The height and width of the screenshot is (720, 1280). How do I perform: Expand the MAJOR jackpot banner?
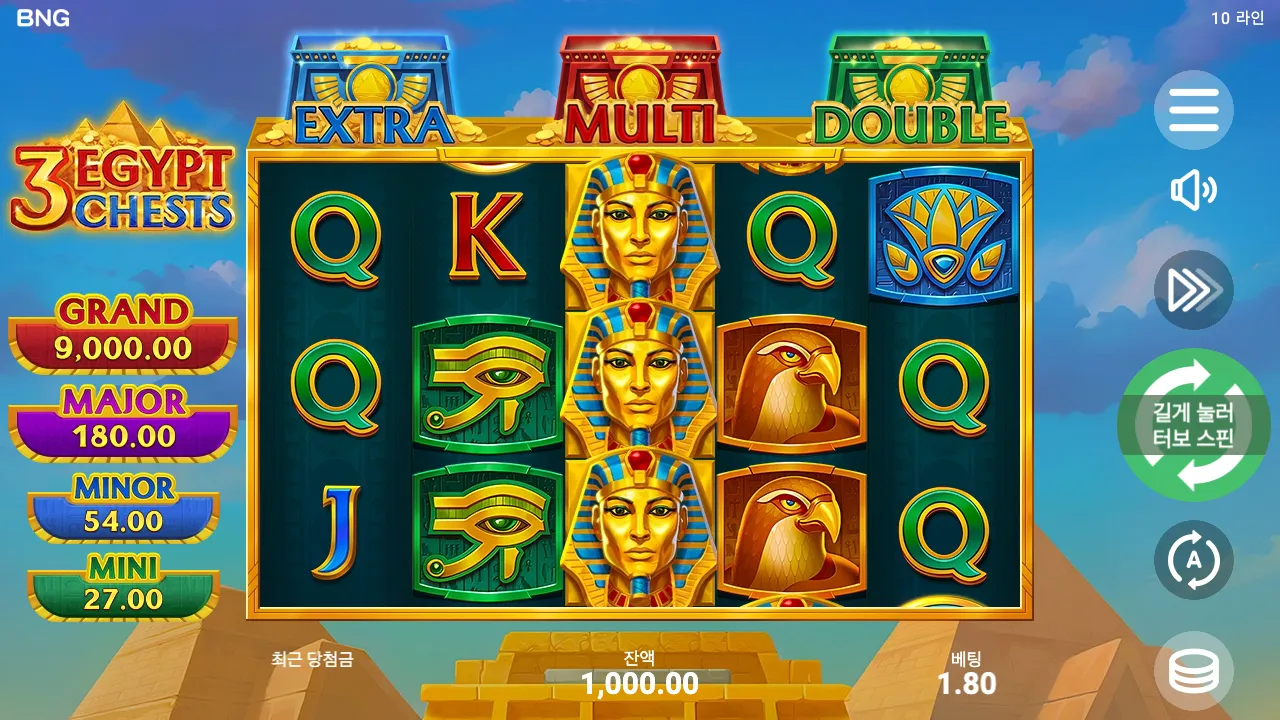[120, 417]
